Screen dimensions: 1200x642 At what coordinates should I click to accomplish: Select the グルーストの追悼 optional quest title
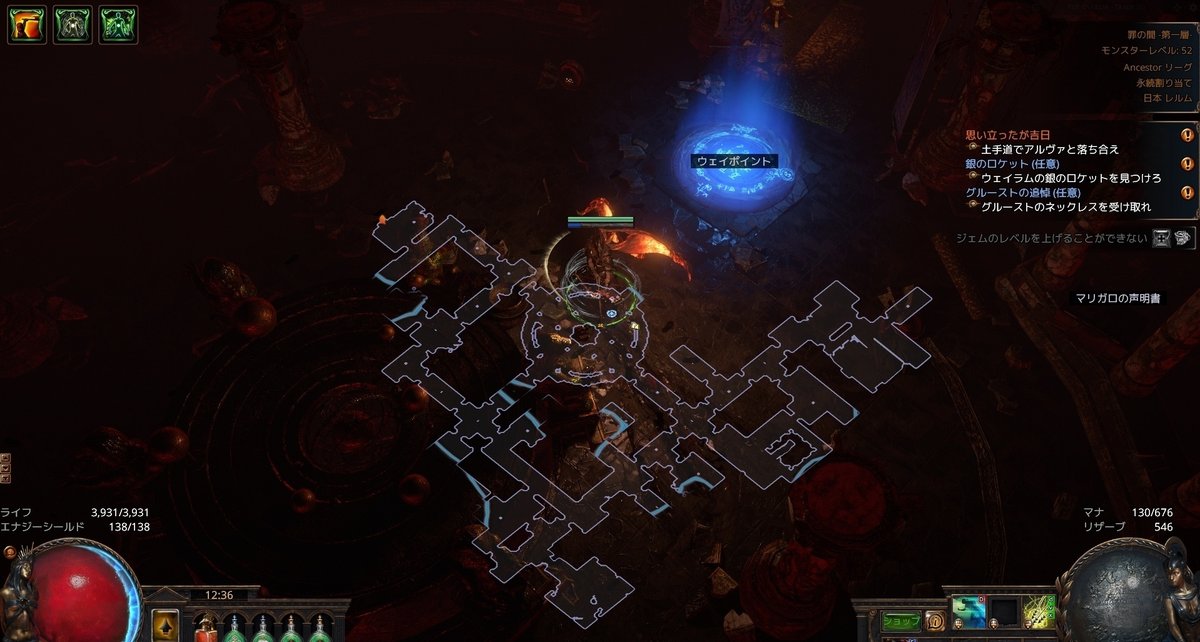tap(1020, 193)
